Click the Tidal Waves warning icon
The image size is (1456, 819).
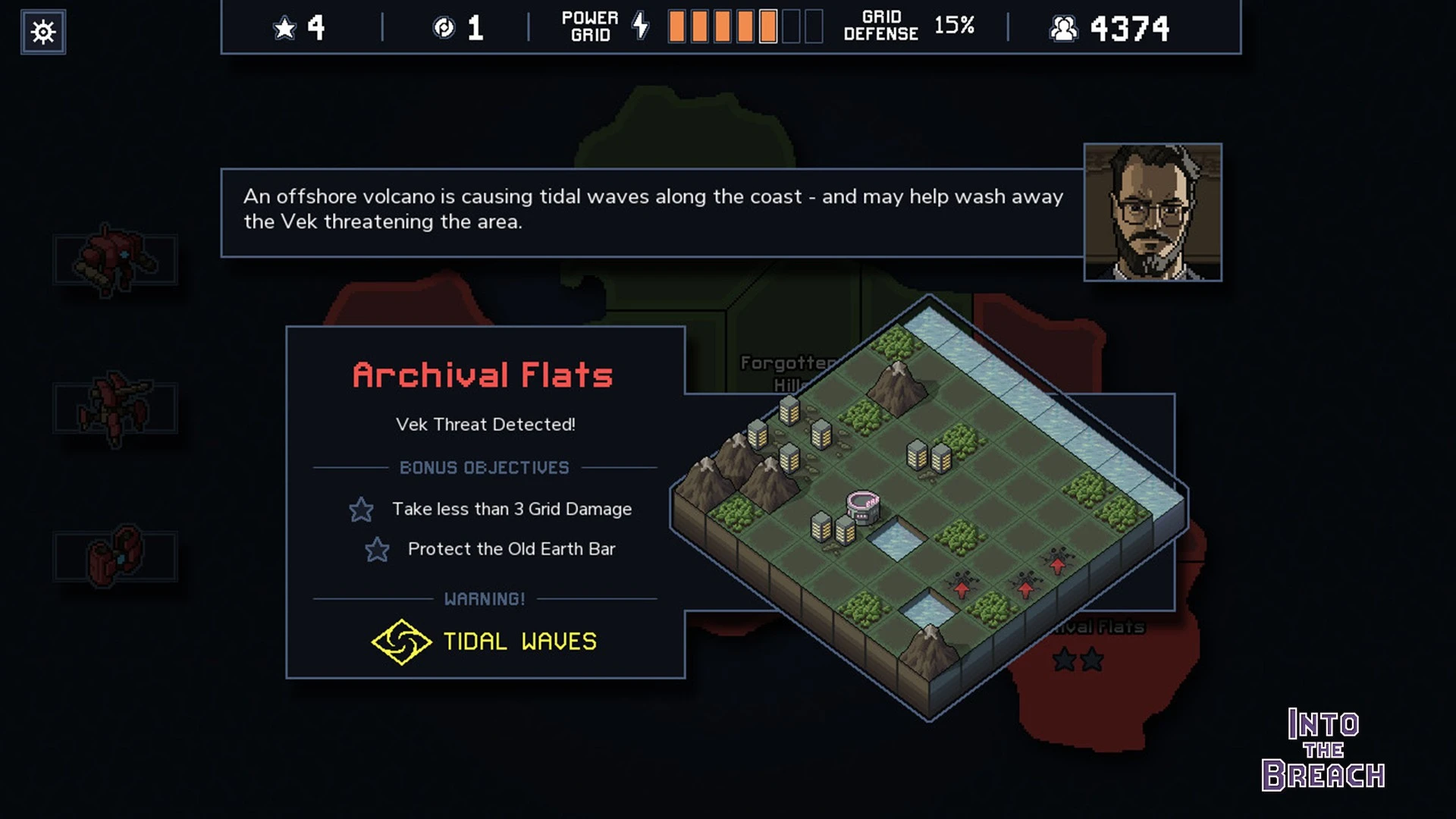tap(401, 642)
